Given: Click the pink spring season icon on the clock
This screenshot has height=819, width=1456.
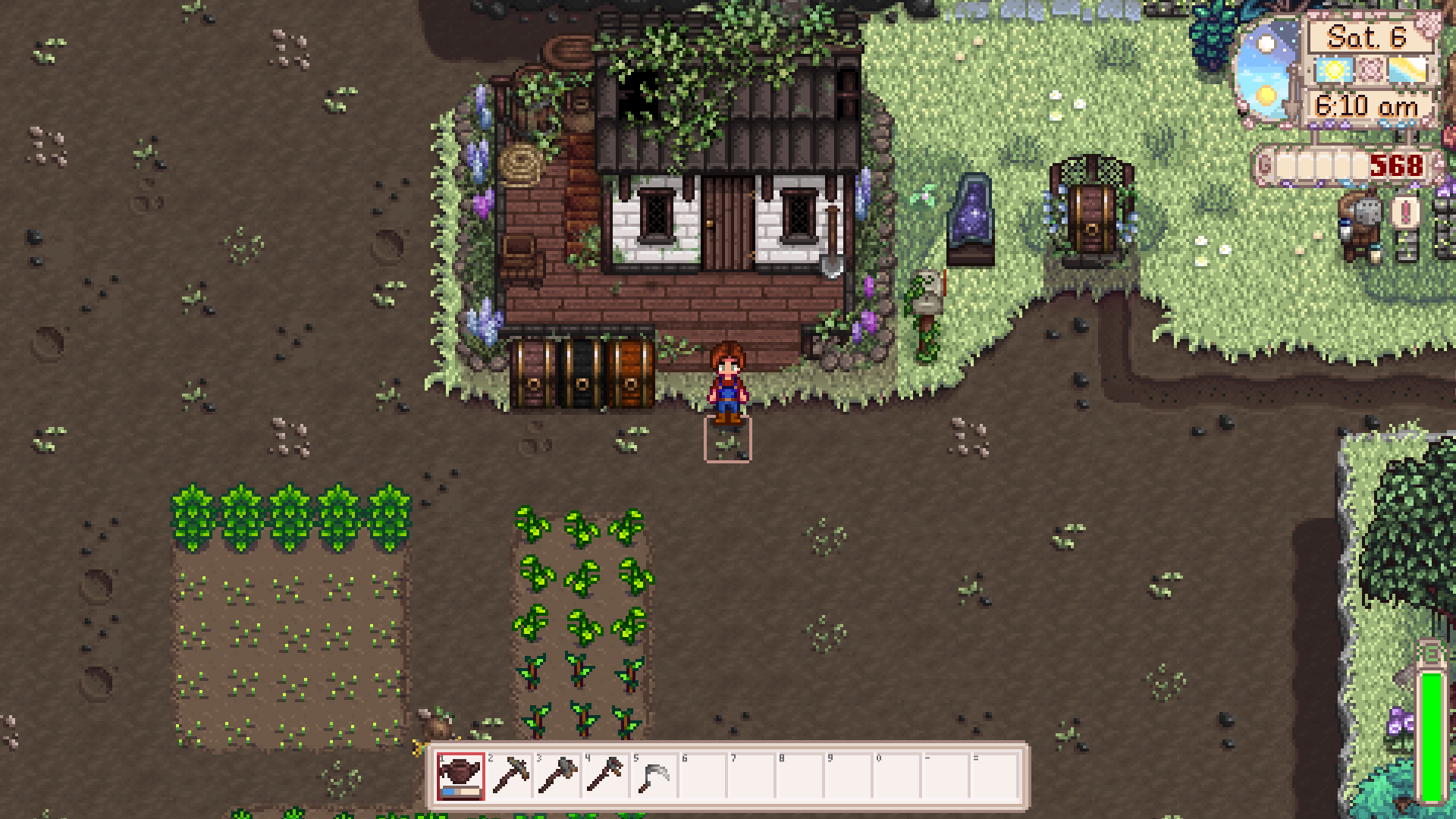Looking at the screenshot, I should point(1369,70).
